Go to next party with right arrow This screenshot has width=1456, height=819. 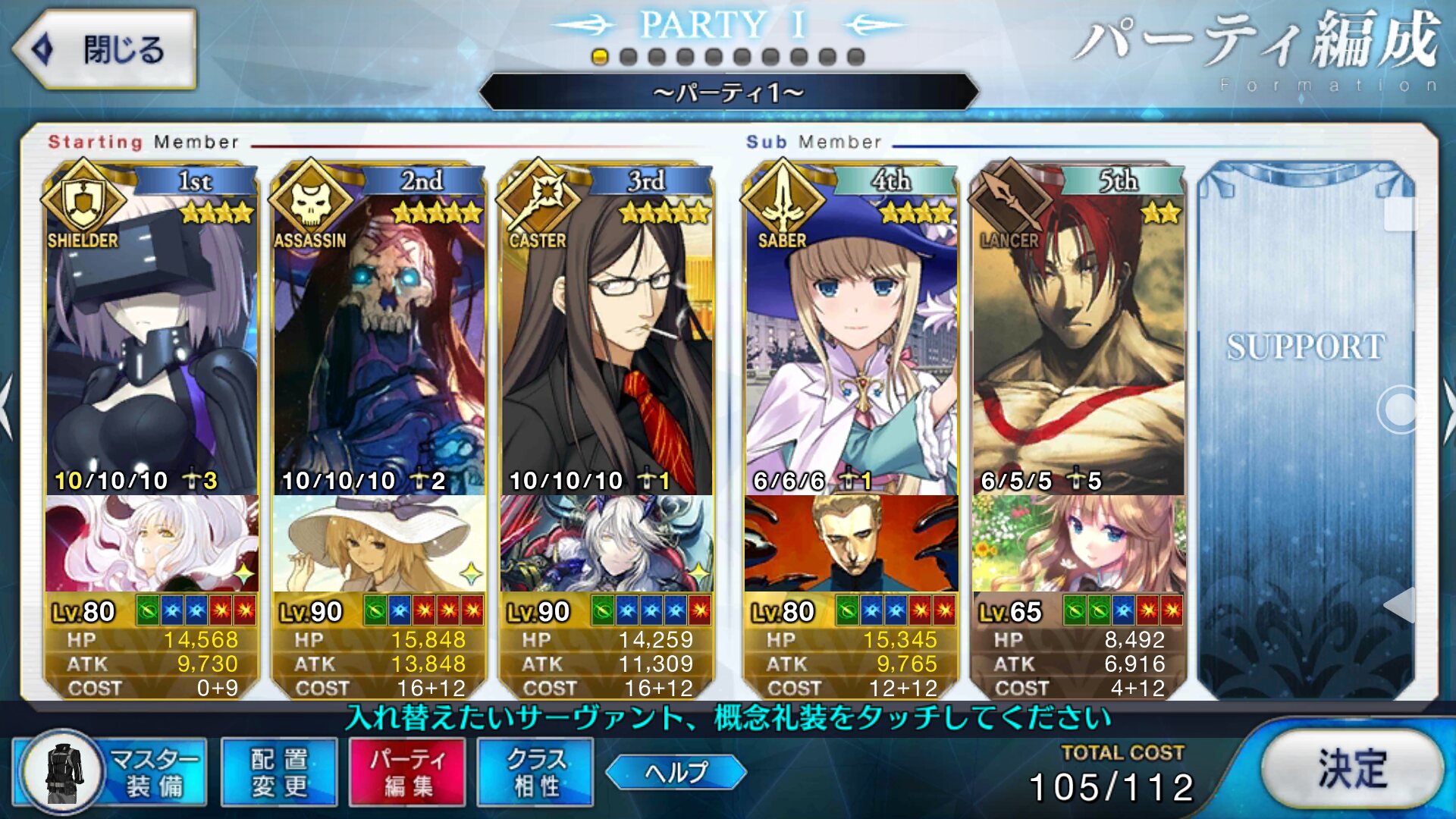pos(1447,409)
